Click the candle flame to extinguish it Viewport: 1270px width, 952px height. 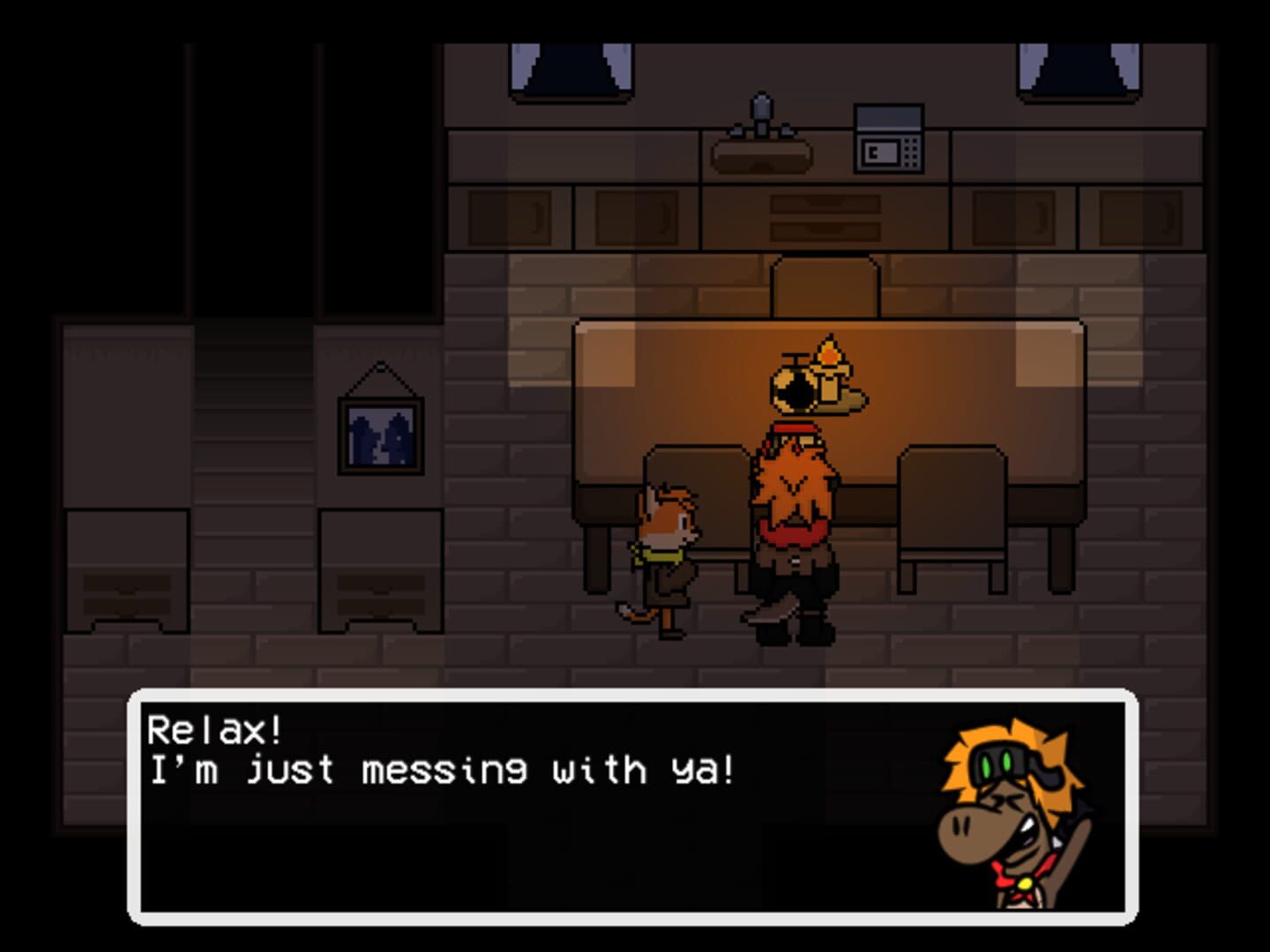(830, 351)
